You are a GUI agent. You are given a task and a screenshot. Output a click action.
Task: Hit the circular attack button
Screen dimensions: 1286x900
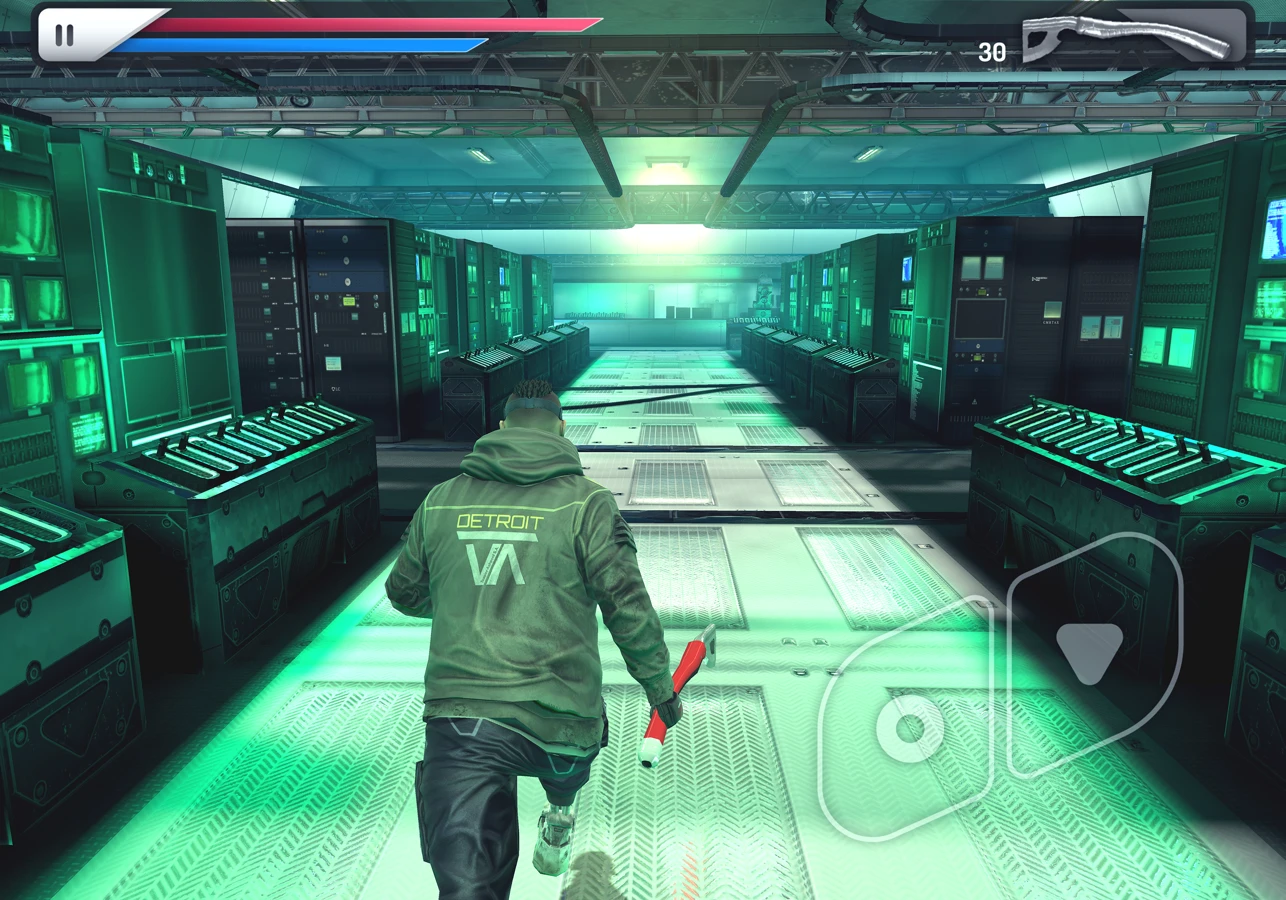point(909,729)
